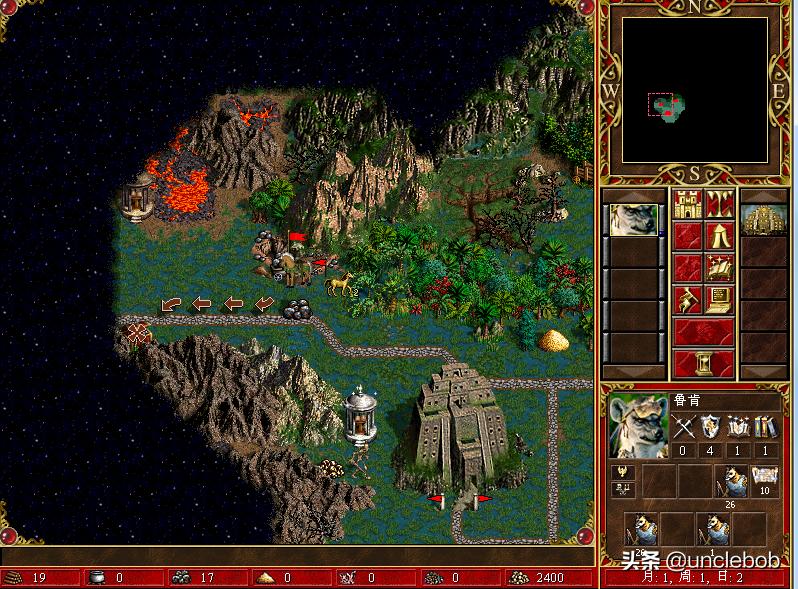The height and width of the screenshot is (589, 798).
Task: Open the spellbook cast spell button
Action: (x=719, y=268)
